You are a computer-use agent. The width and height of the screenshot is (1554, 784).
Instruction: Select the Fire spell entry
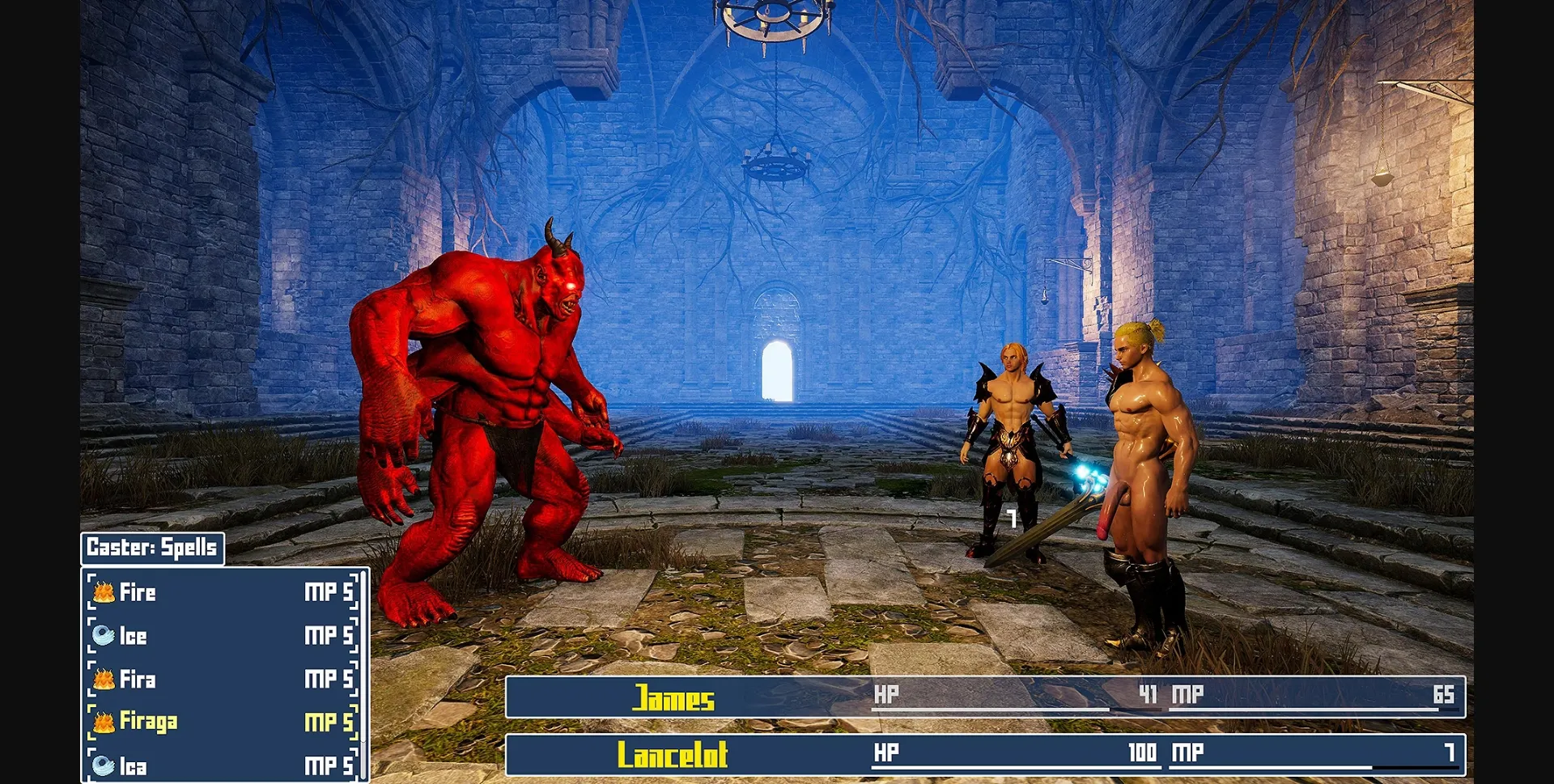pyautogui.click(x=138, y=593)
